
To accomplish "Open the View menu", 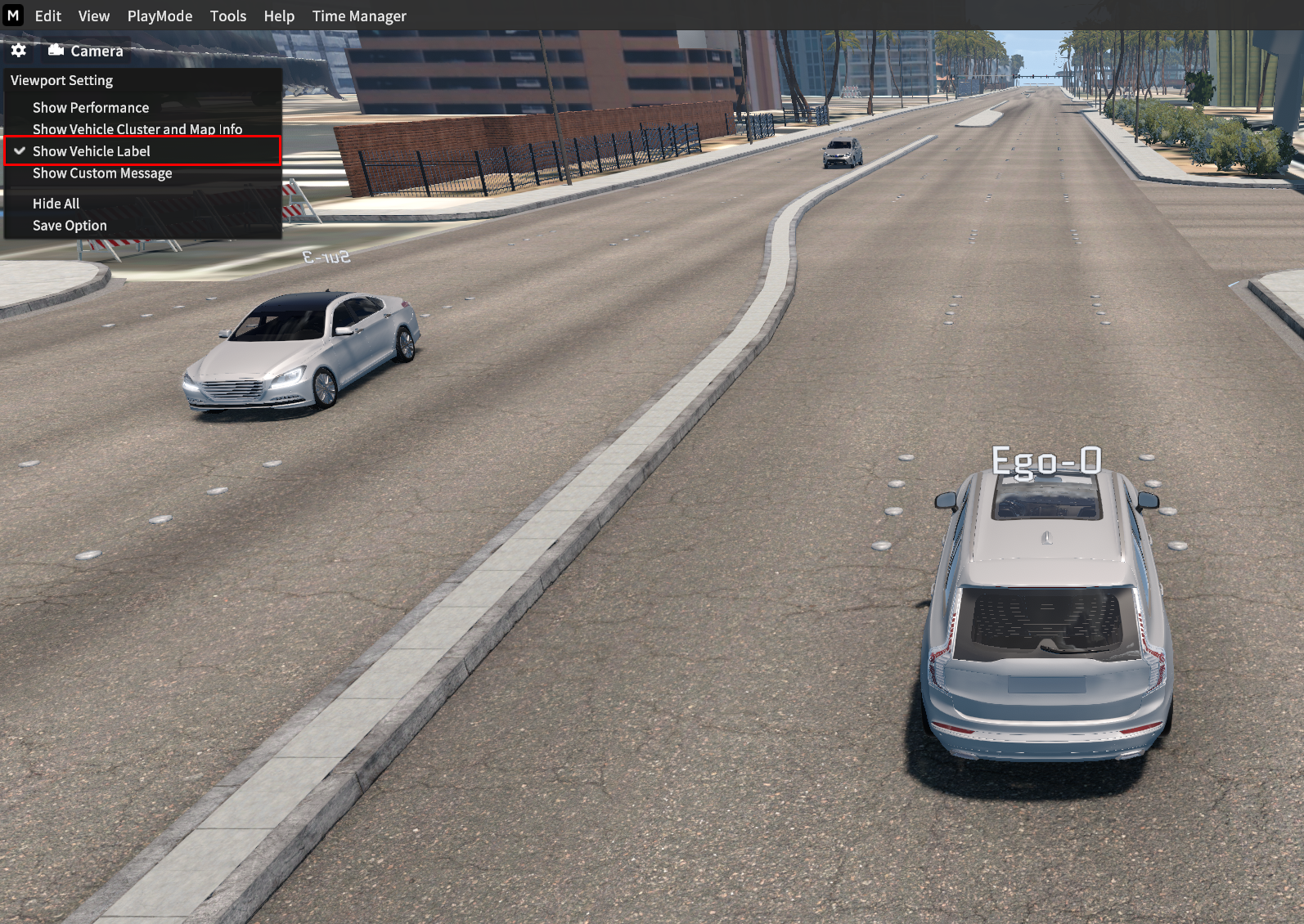I will (93, 16).
